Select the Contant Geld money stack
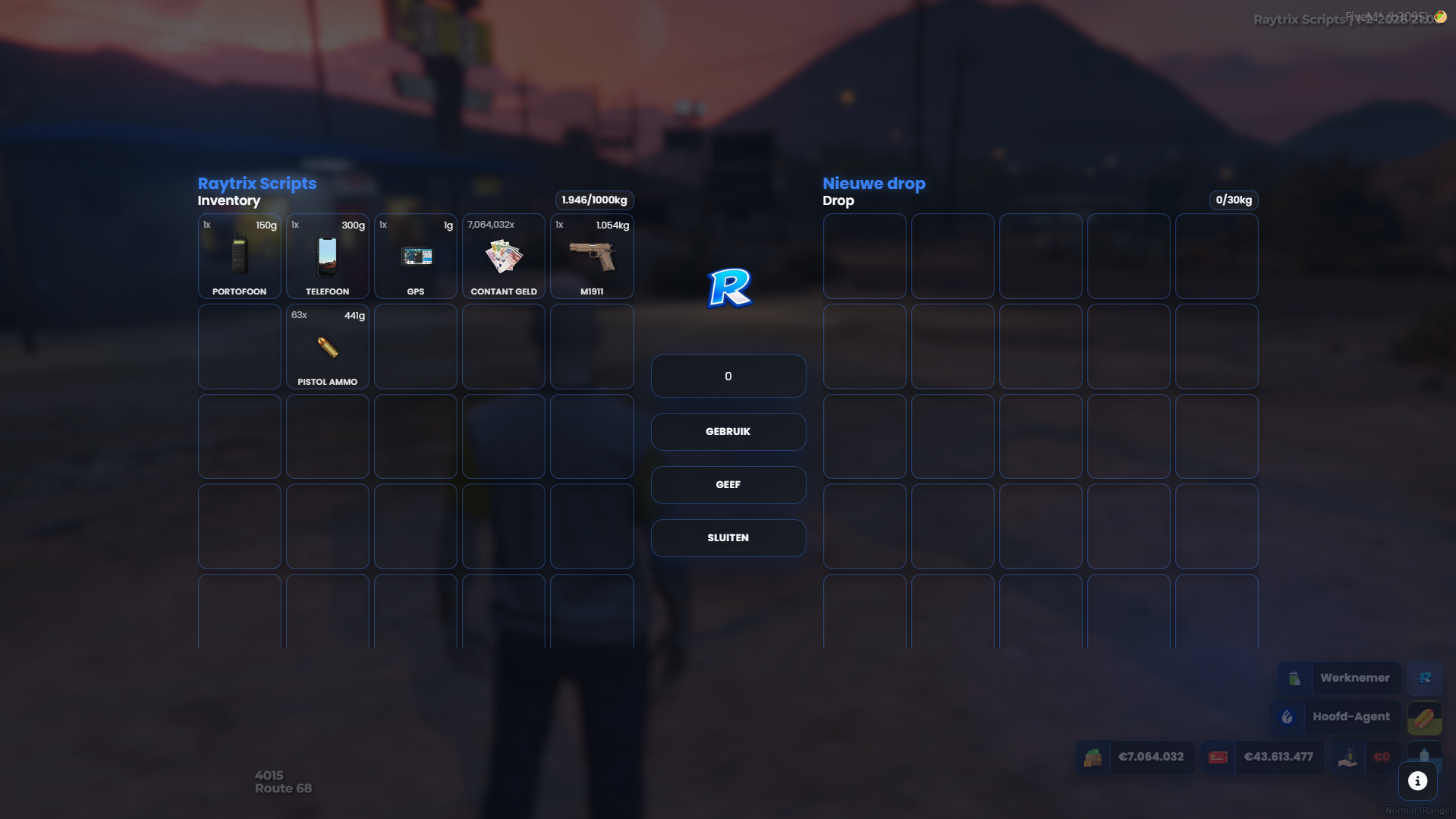 503,257
